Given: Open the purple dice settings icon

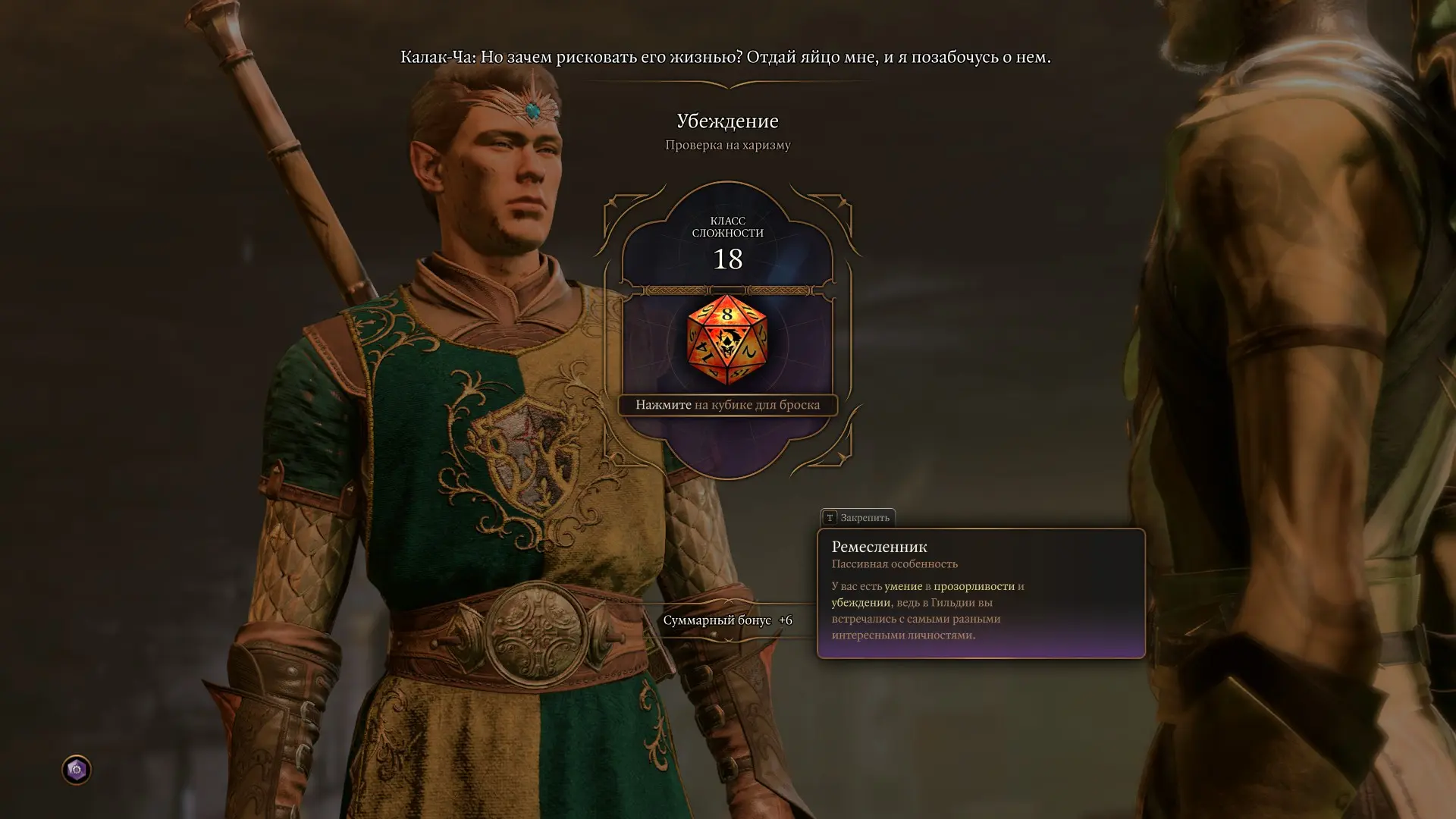Looking at the screenshot, I should 76,770.
